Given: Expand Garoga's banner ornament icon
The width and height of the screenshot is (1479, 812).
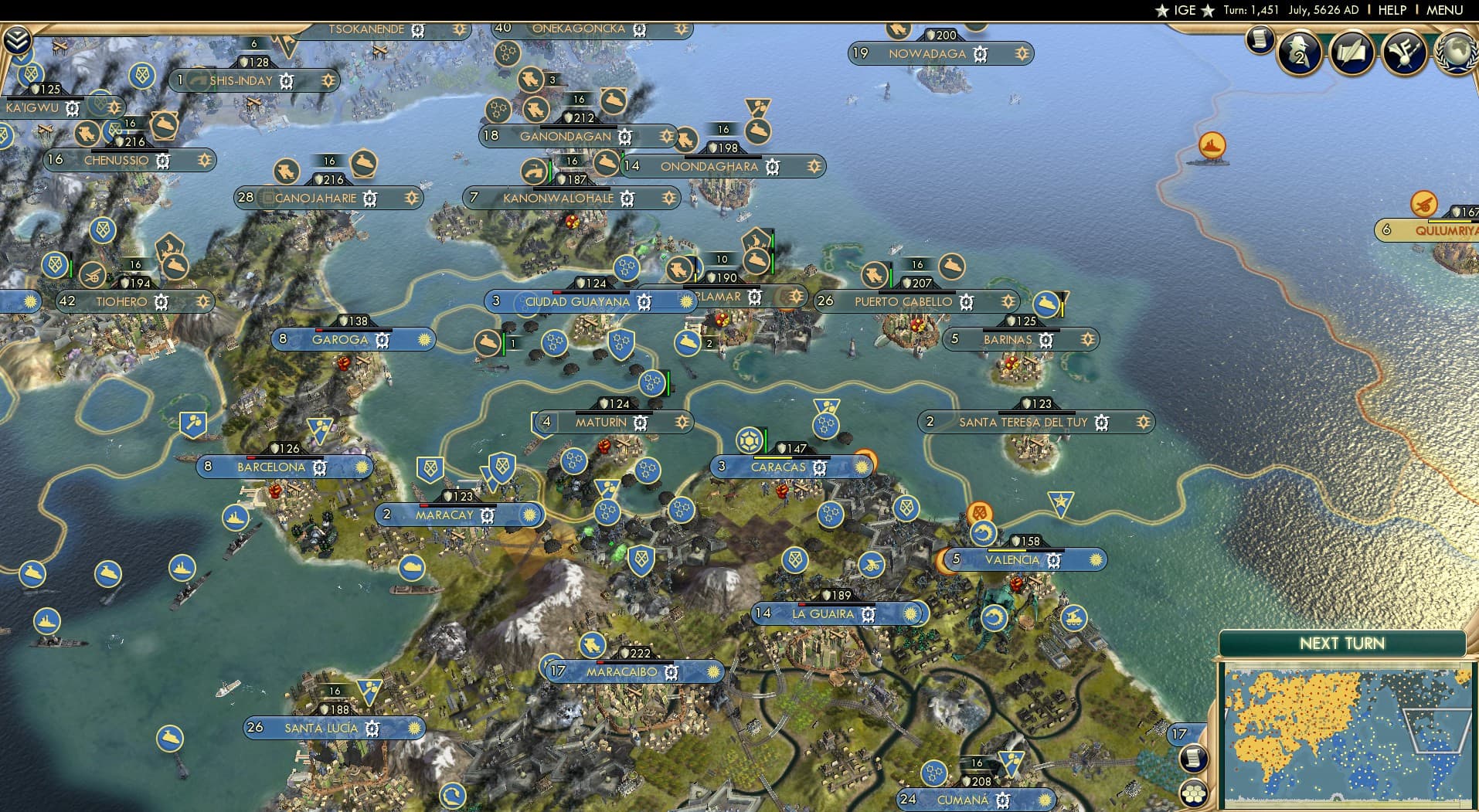Looking at the screenshot, I should [x=423, y=338].
